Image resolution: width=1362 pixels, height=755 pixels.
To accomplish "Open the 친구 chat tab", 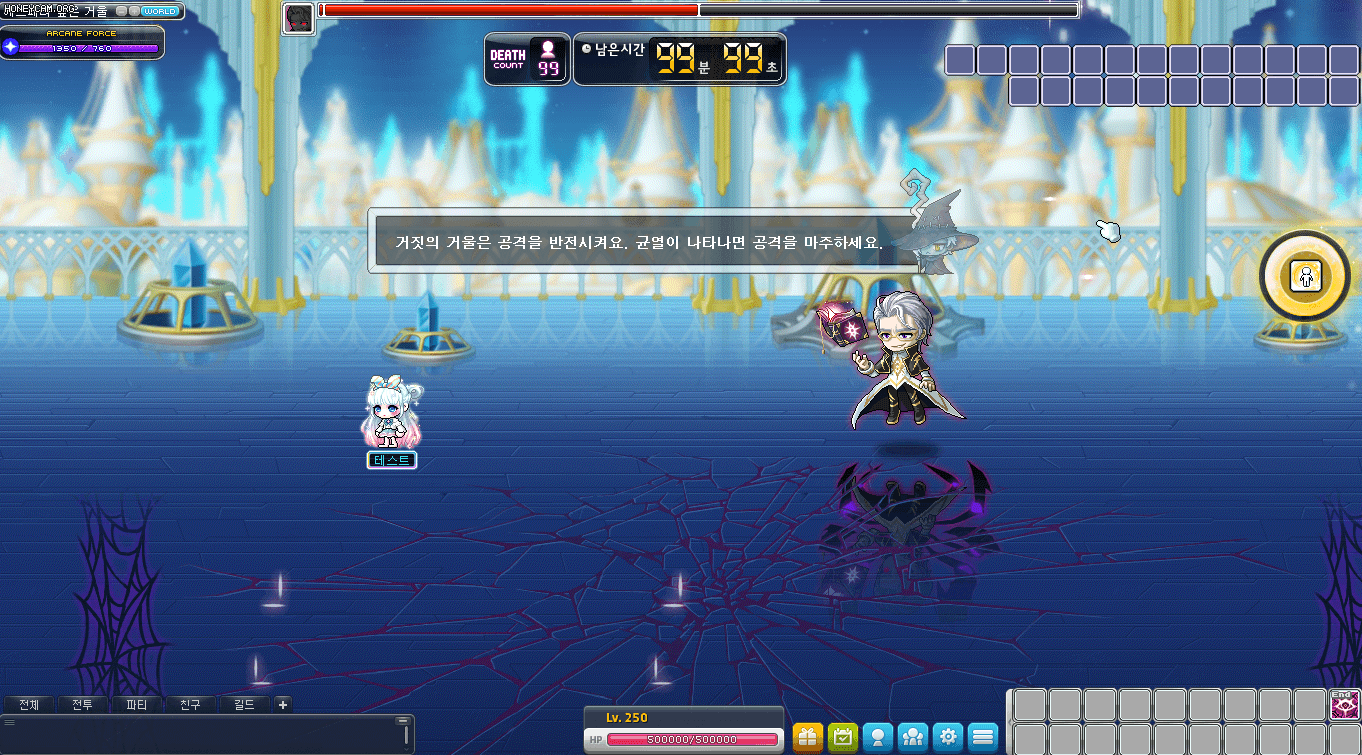I will (x=190, y=704).
